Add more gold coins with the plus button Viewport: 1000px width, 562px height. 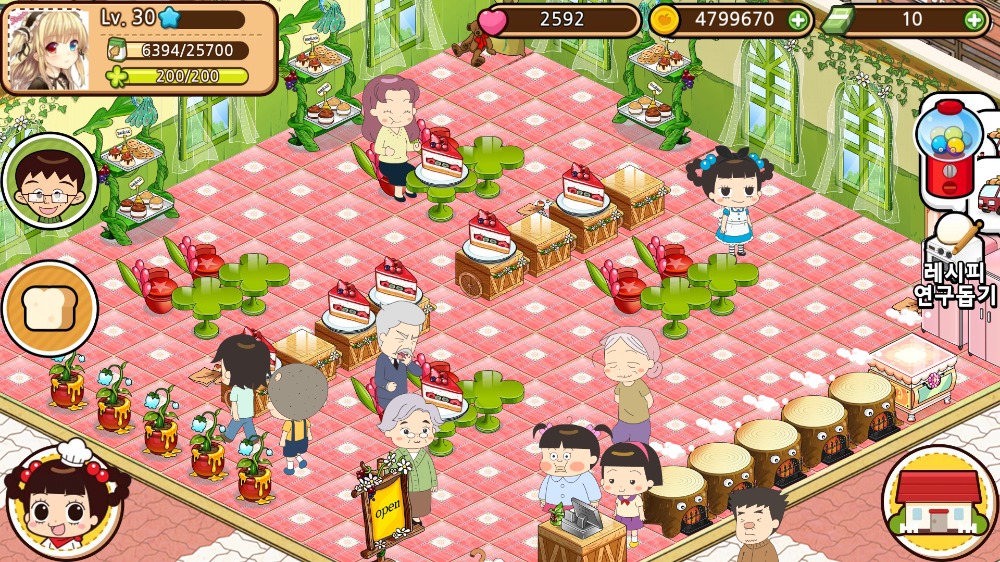tap(797, 19)
